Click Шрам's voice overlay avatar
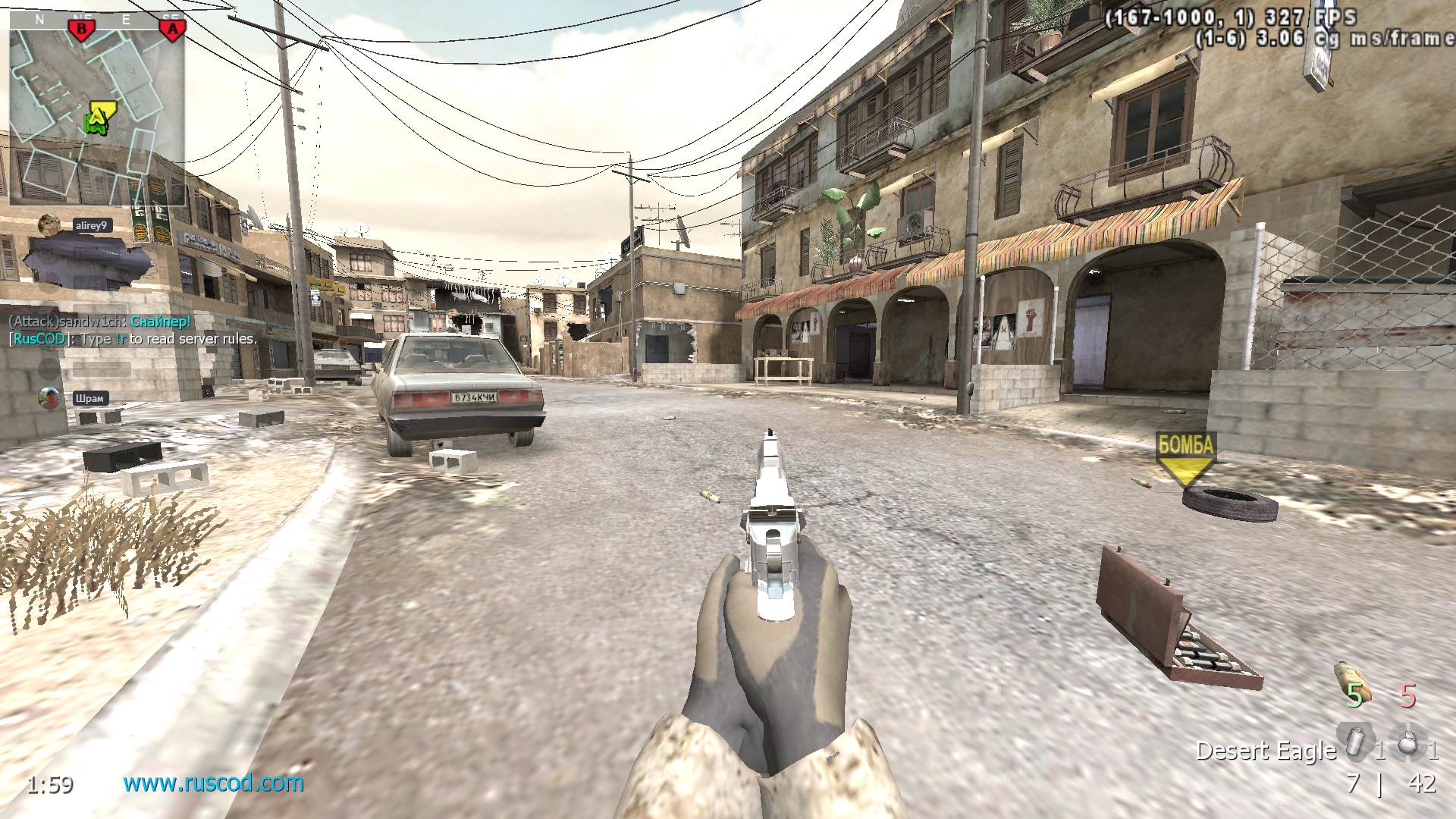This screenshot has width=1456, height=819. click(49, 397)
